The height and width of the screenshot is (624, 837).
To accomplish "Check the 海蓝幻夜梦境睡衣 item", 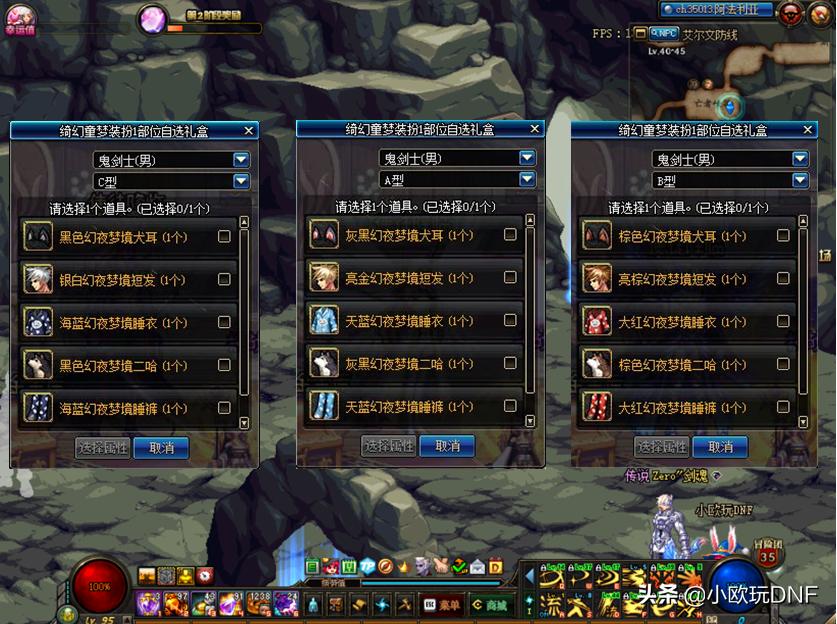I will pos(224,322).
